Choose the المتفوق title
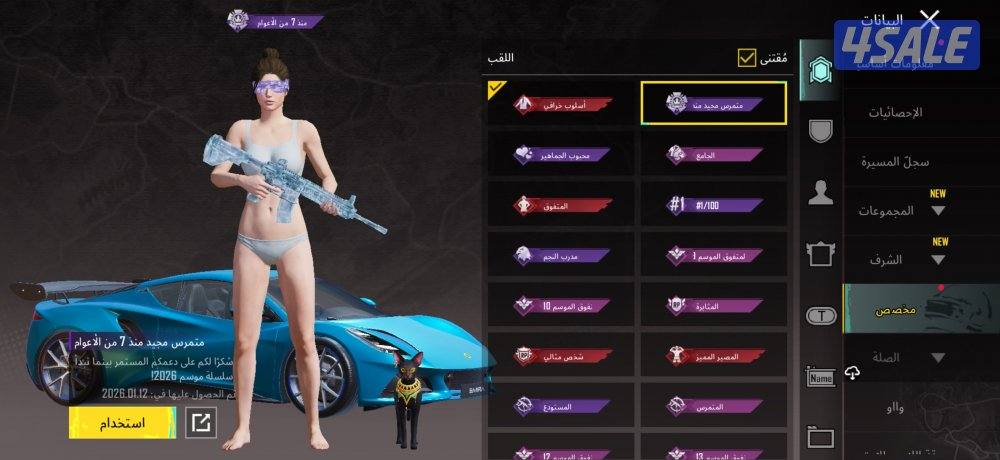This screenshot has height=460, width=1000. pyautogui.click(x=561, y=205)
